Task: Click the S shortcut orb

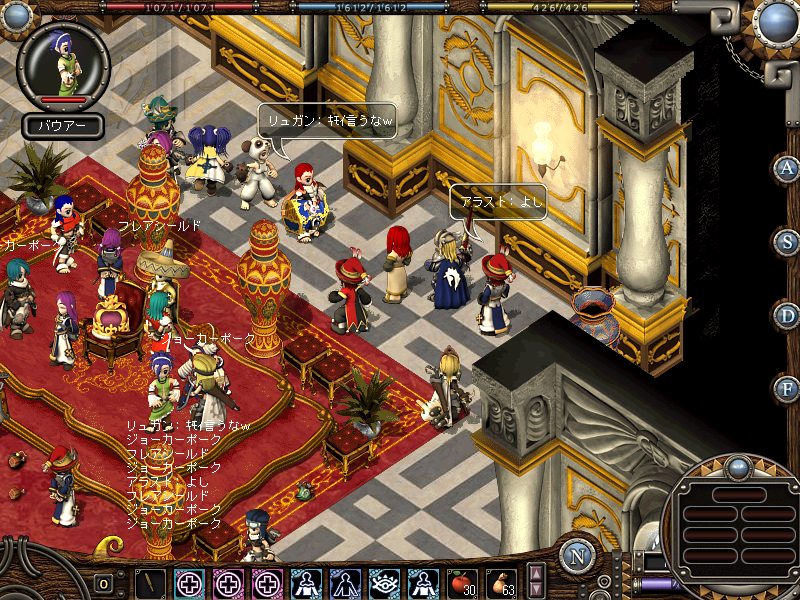Action: pos(787,242)
